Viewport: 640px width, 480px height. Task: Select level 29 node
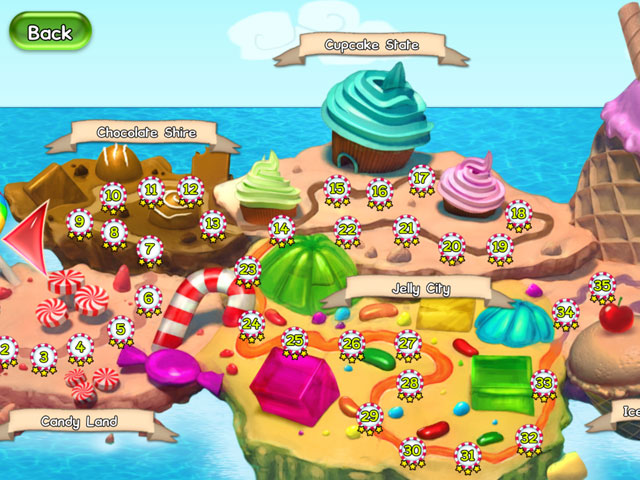[x=370, y=415]
